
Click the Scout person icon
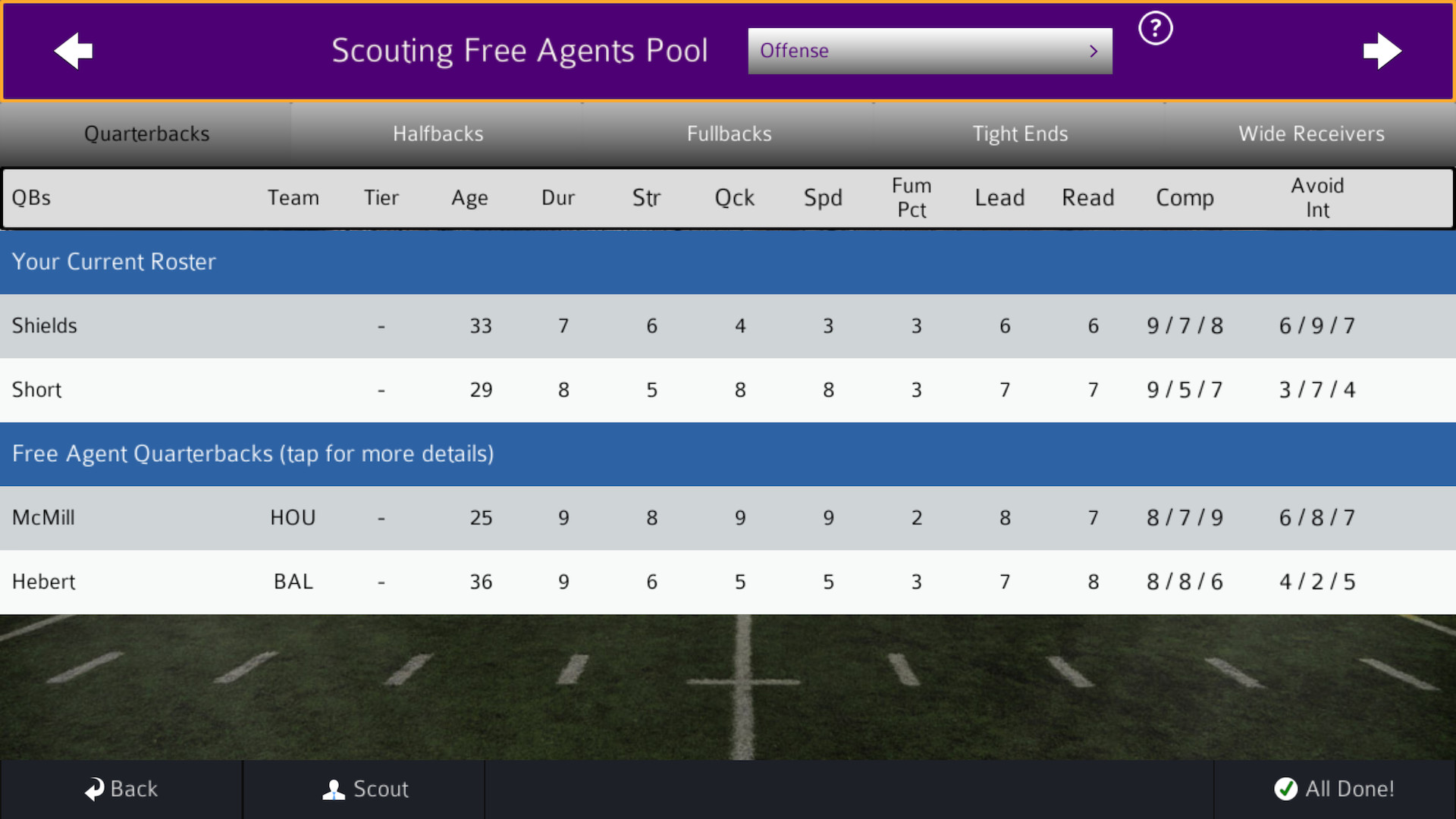click(x=332, y=789)
